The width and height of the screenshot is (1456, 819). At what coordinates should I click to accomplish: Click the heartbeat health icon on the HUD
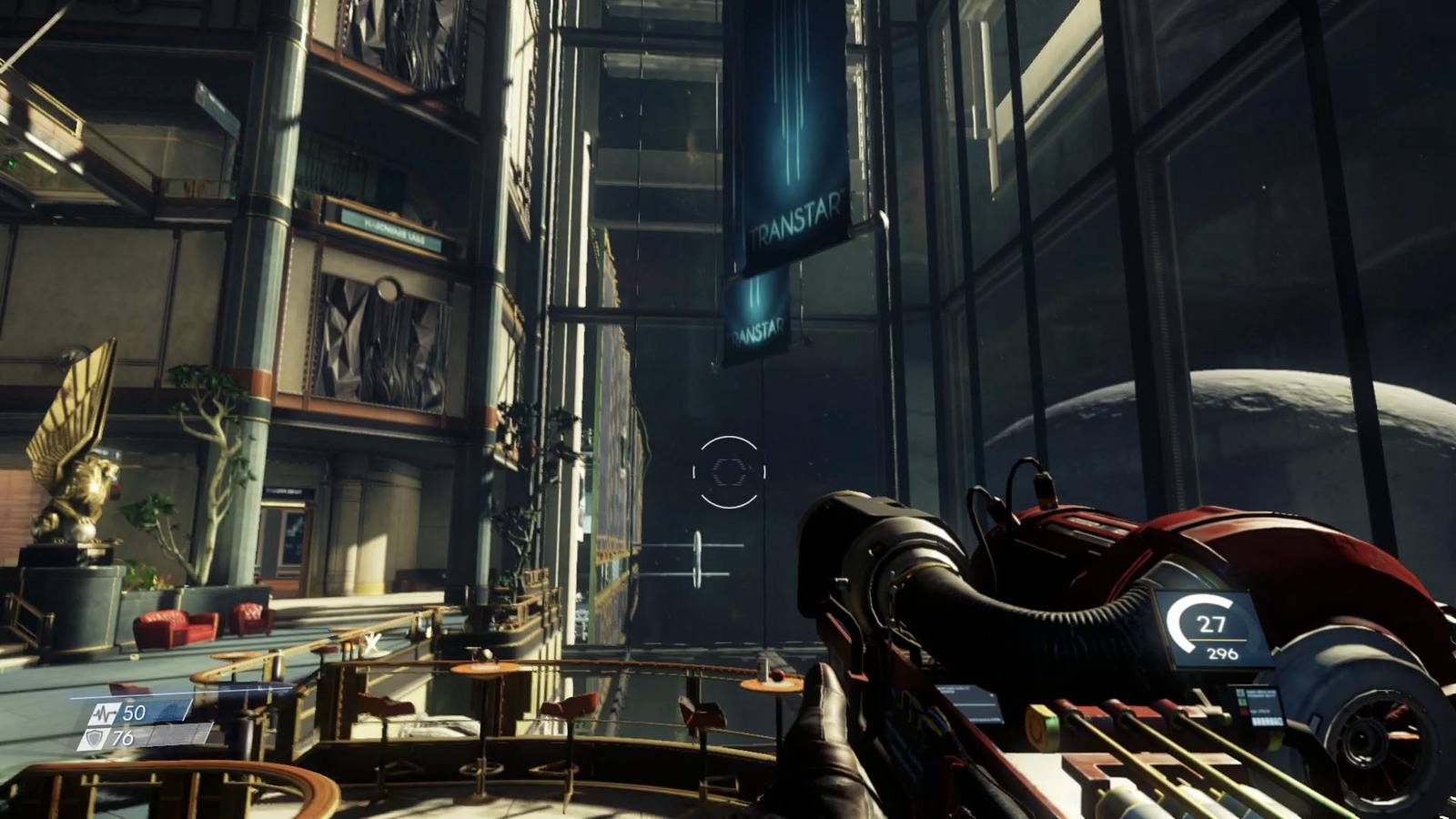(x=106, y=713)
